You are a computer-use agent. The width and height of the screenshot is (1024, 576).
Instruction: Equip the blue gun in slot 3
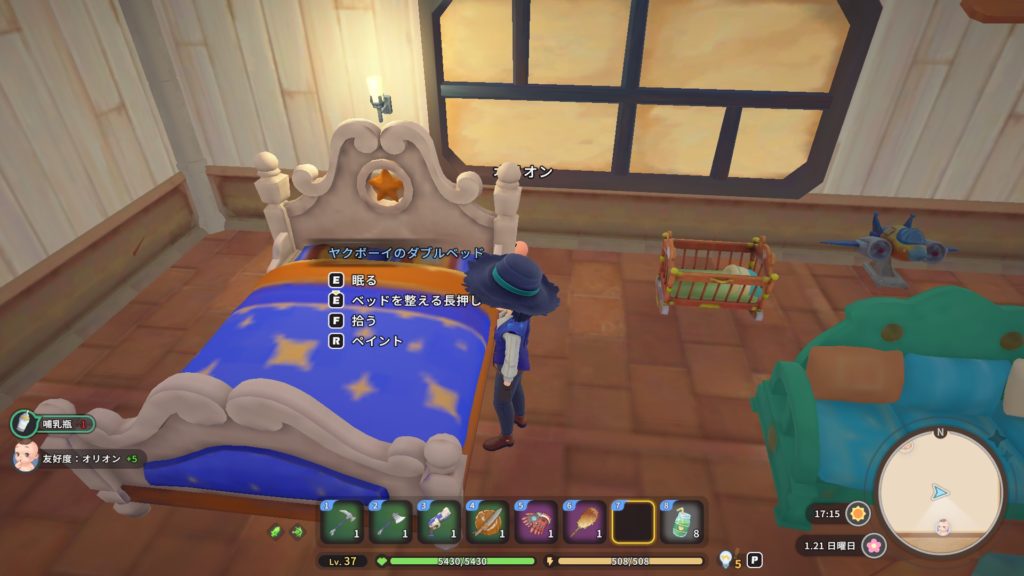[438, 522]
